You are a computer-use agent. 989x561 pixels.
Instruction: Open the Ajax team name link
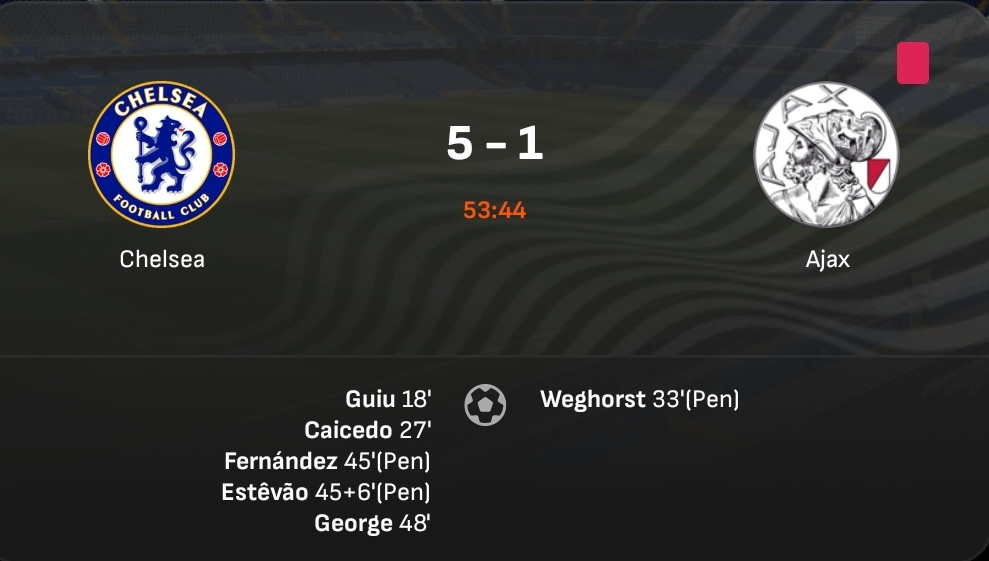click(827, 259)
